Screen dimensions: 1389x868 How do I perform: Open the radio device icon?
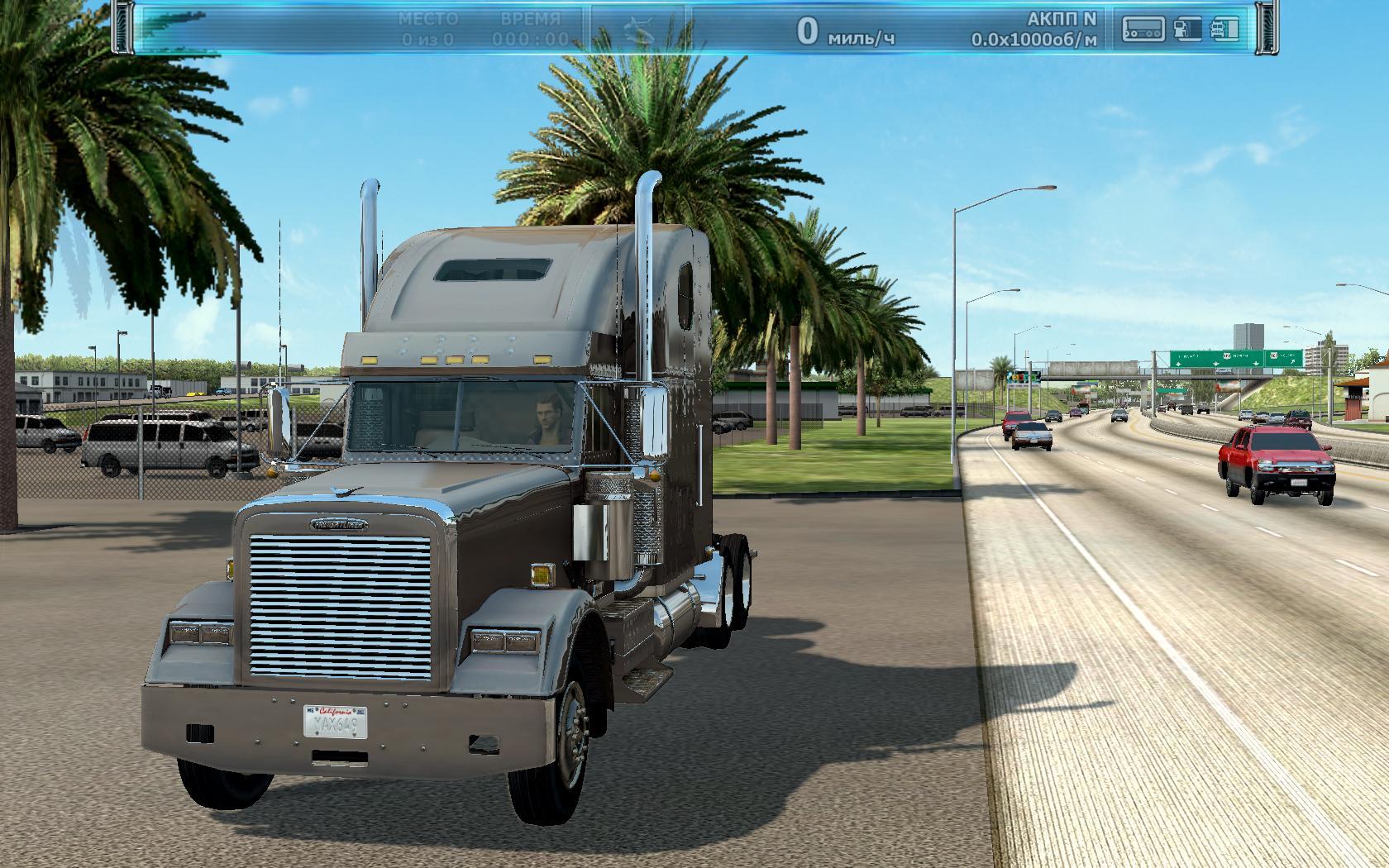pos(1143,29)
